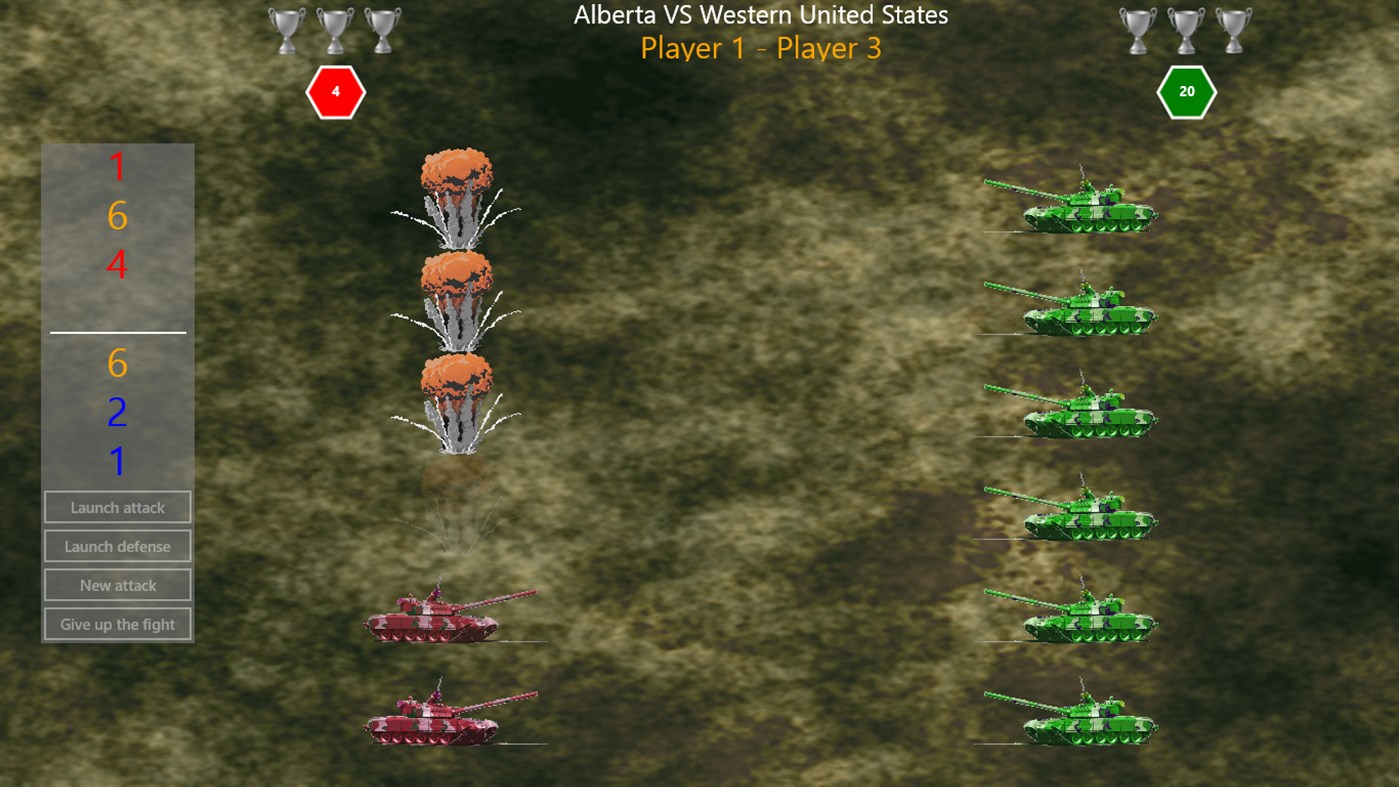Click the leftmost trophy above Player 1
The height and width of the screenshot is (787, 1399).
287,28
